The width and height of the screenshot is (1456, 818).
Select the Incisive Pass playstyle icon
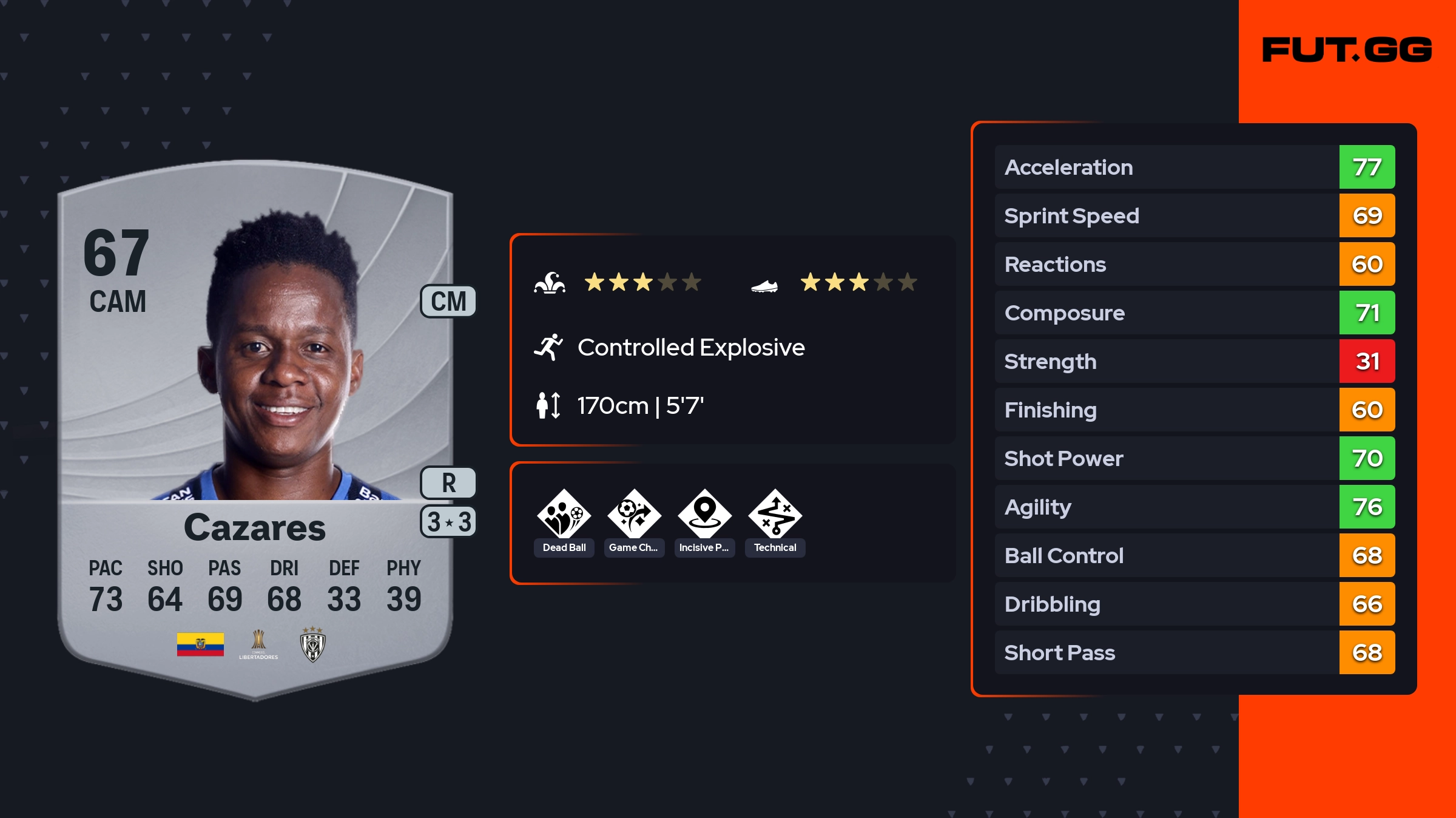tap(704, 515)
